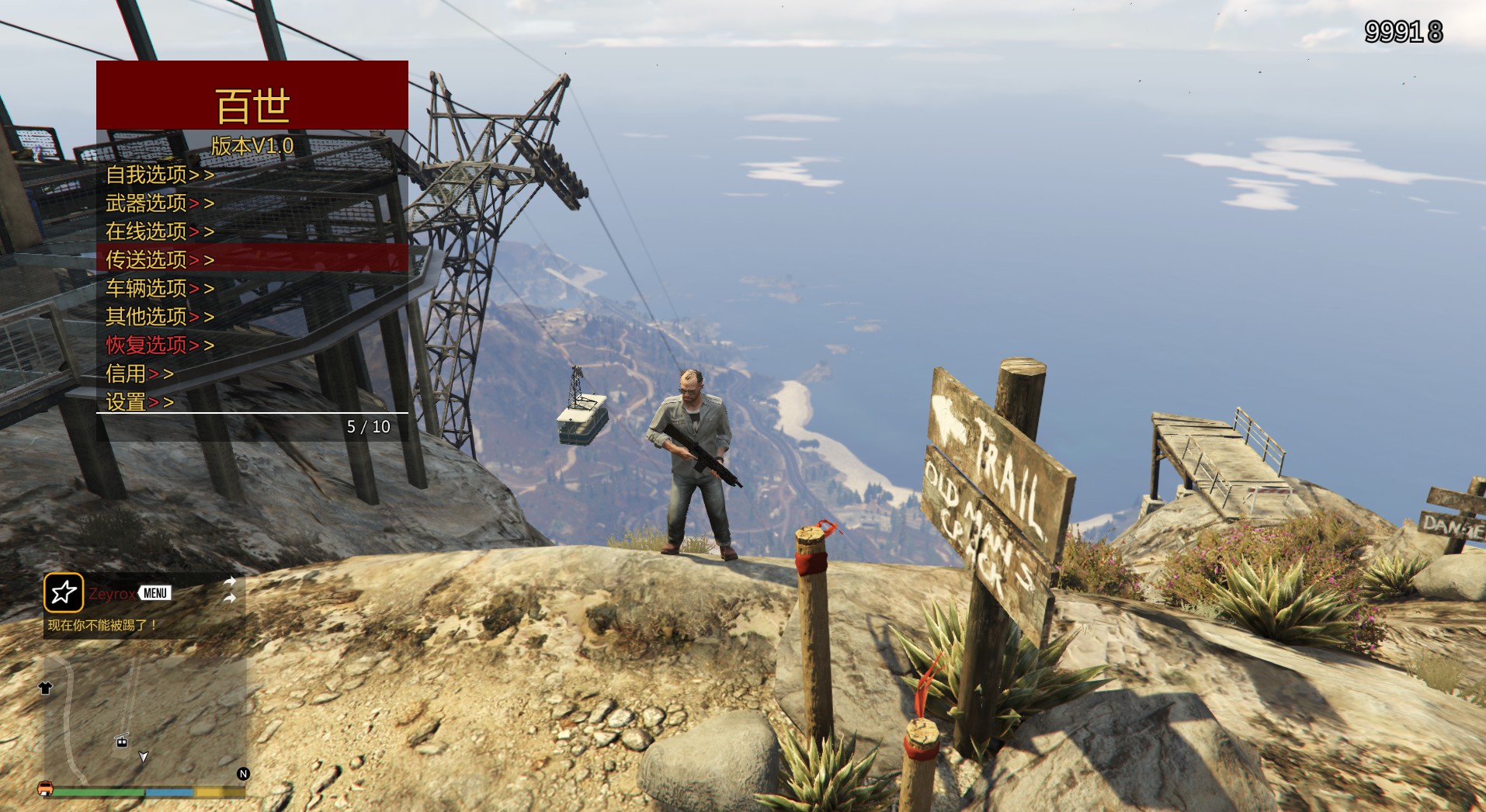Click the 版本V1.0 version label
This screenshot has height=812, width=1486.
[x=250, y=145]
